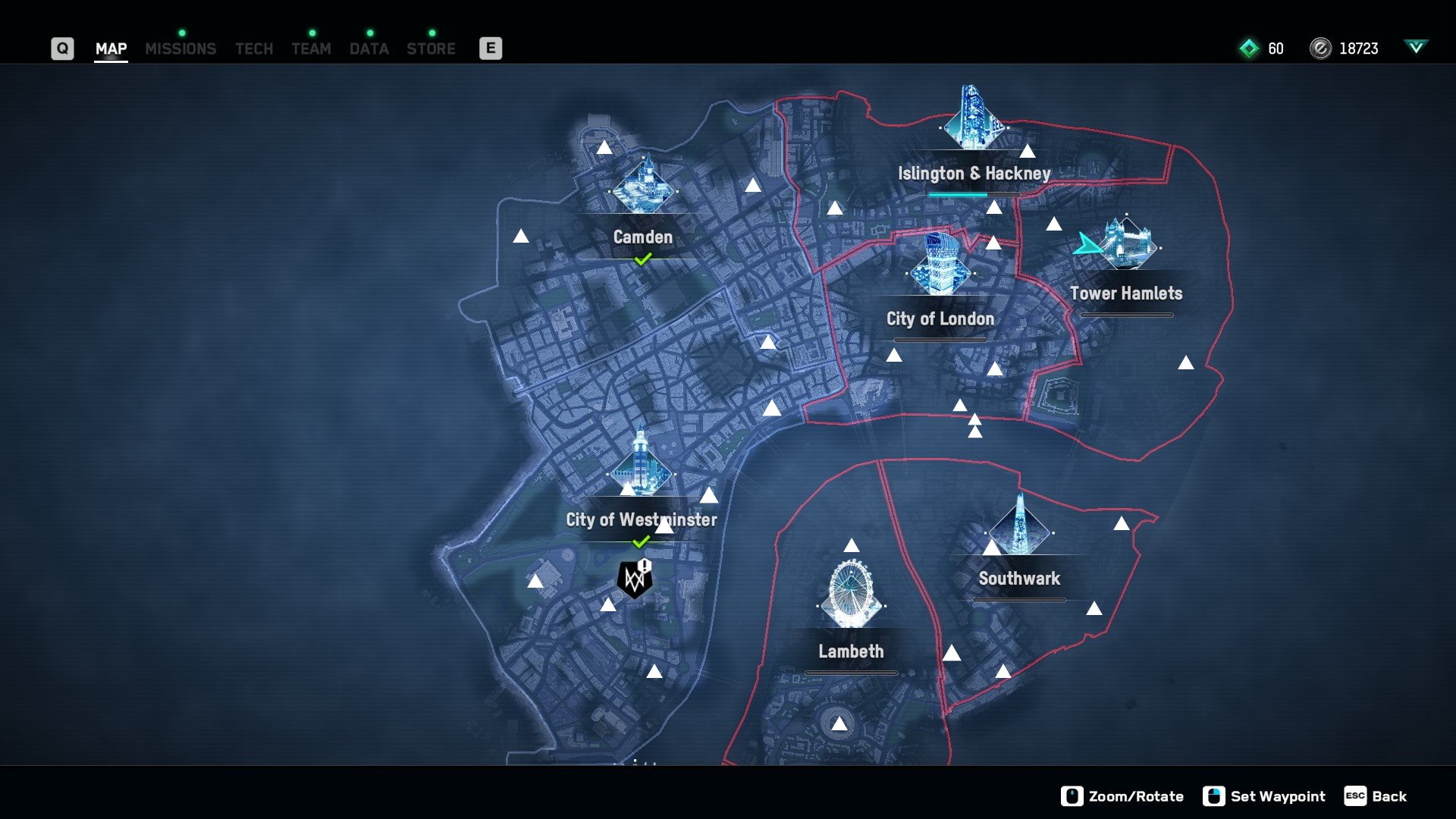Select the Camden borough marker
The width and height of the screenshot is (1456, 819).
pos(643,187)
